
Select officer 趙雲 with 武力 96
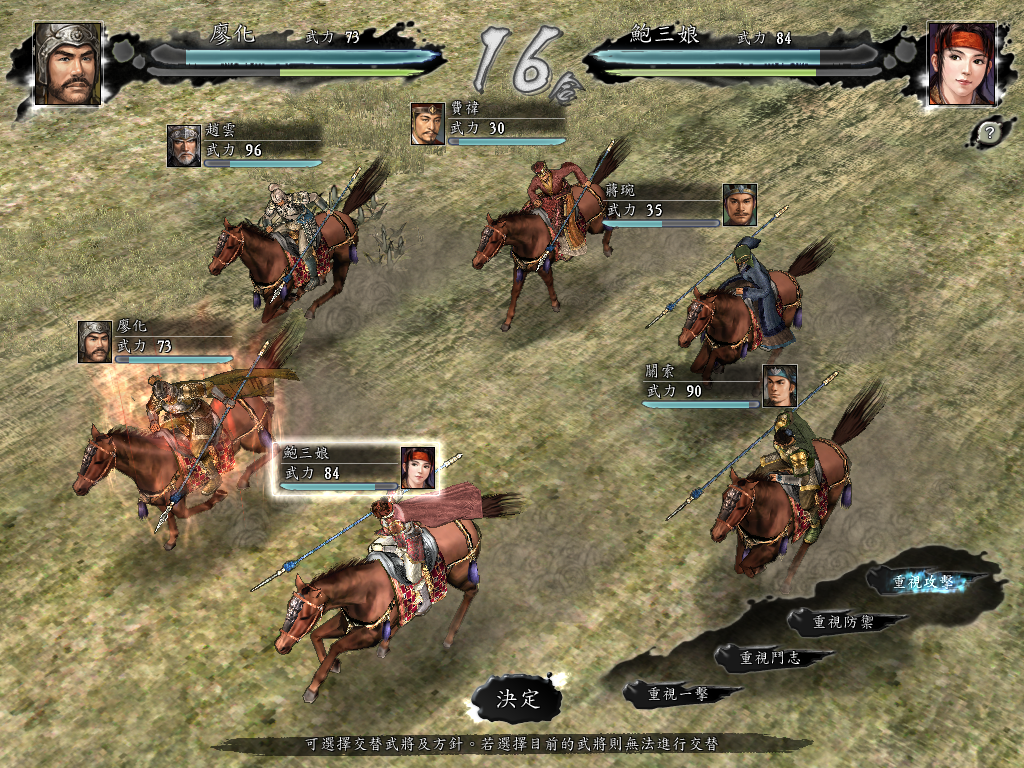pos(244,145)
